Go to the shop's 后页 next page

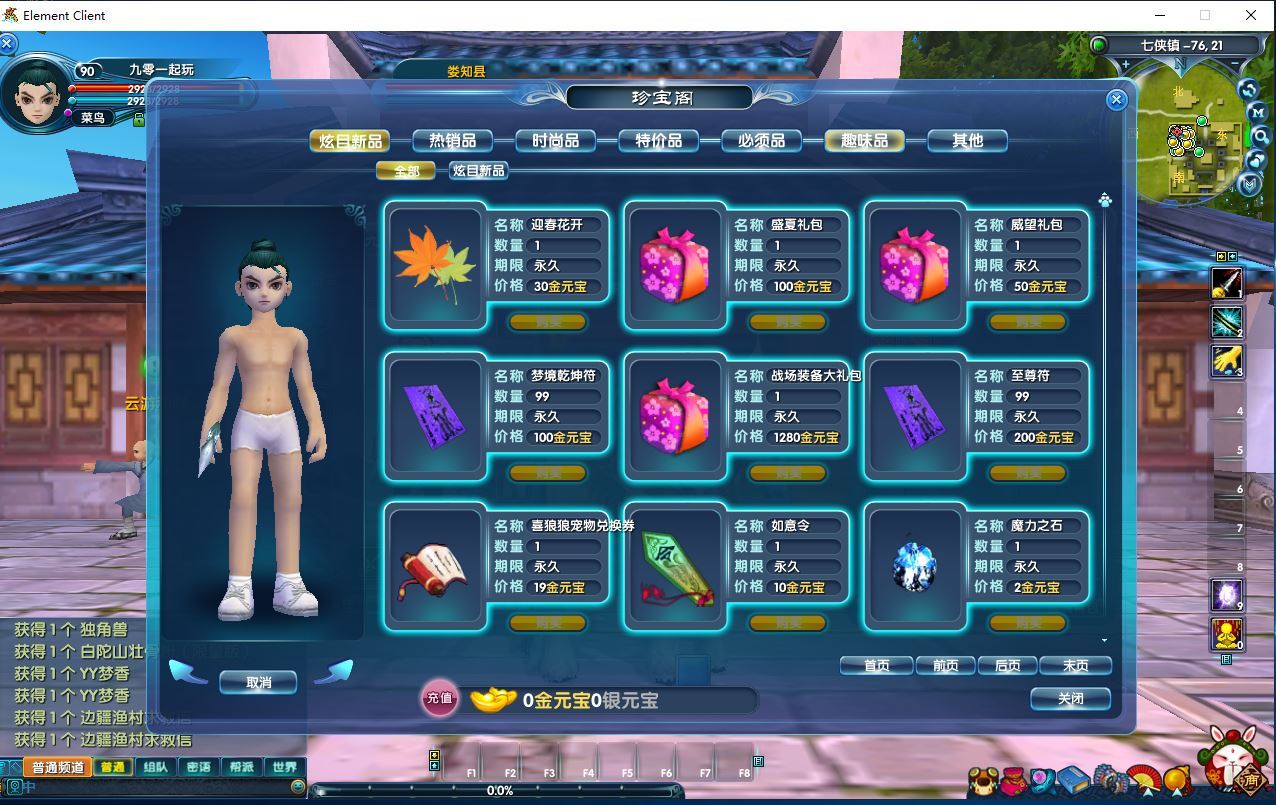click(x=1007, y=666)
